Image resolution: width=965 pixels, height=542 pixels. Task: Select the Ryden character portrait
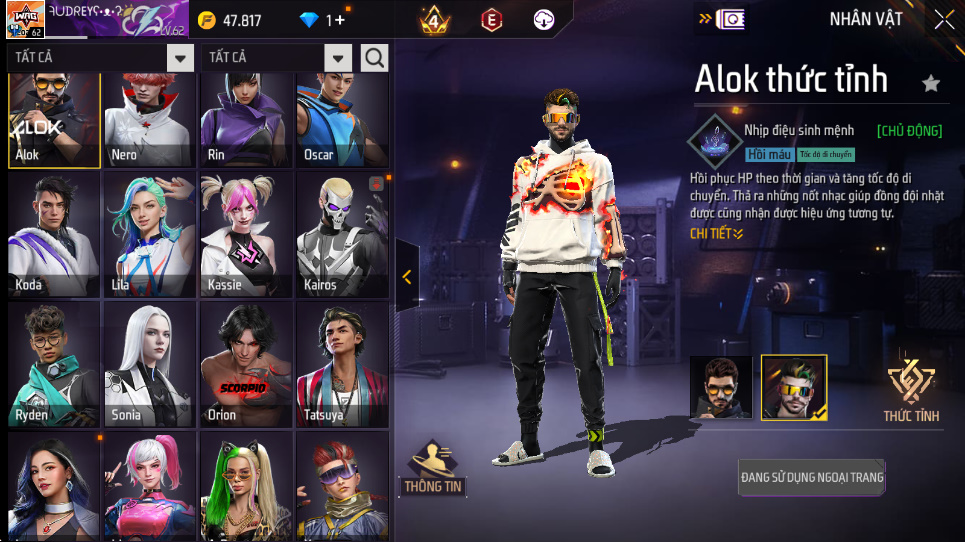[53, 366]
